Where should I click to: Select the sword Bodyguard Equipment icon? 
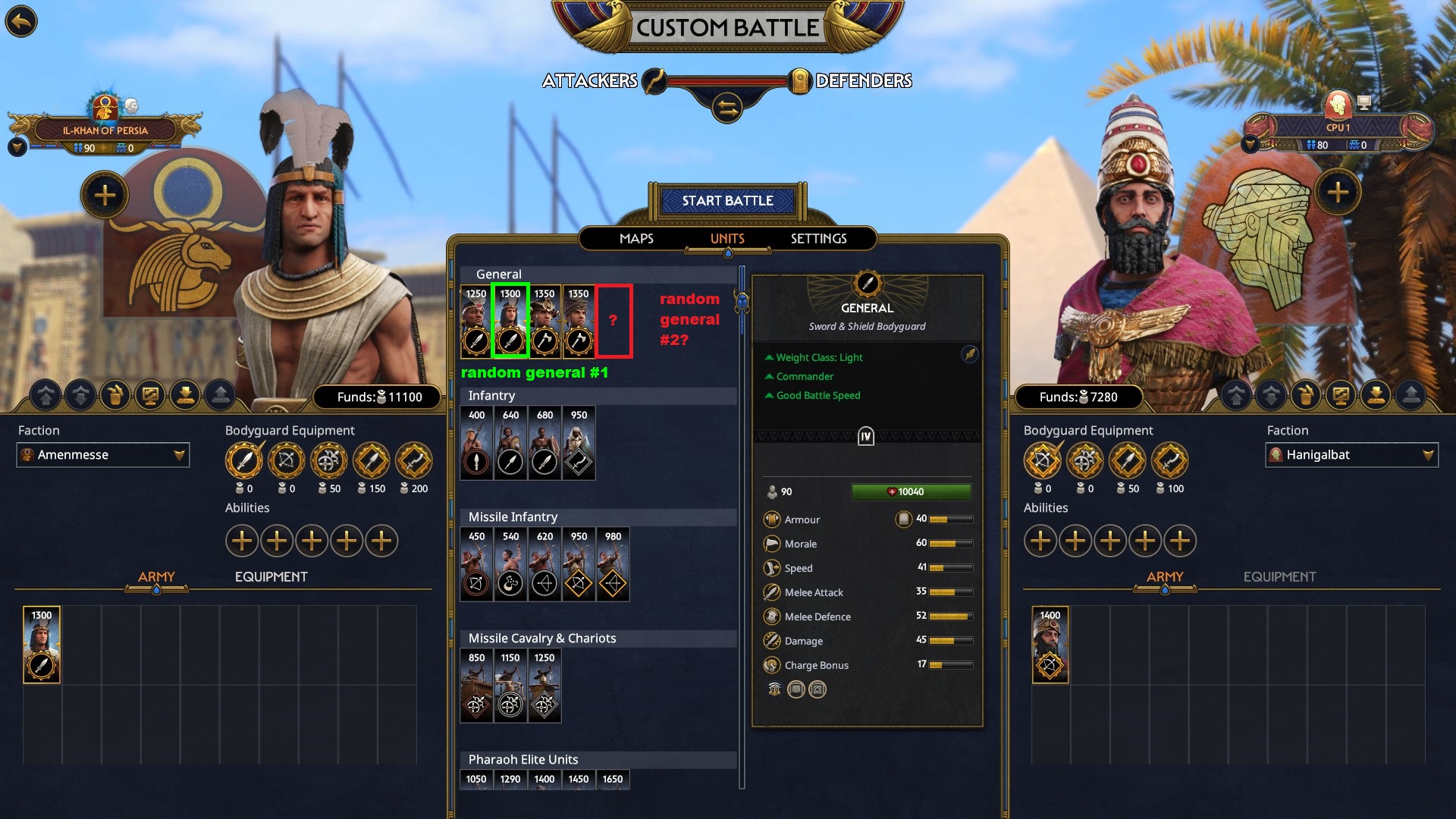tap(244, 461)
